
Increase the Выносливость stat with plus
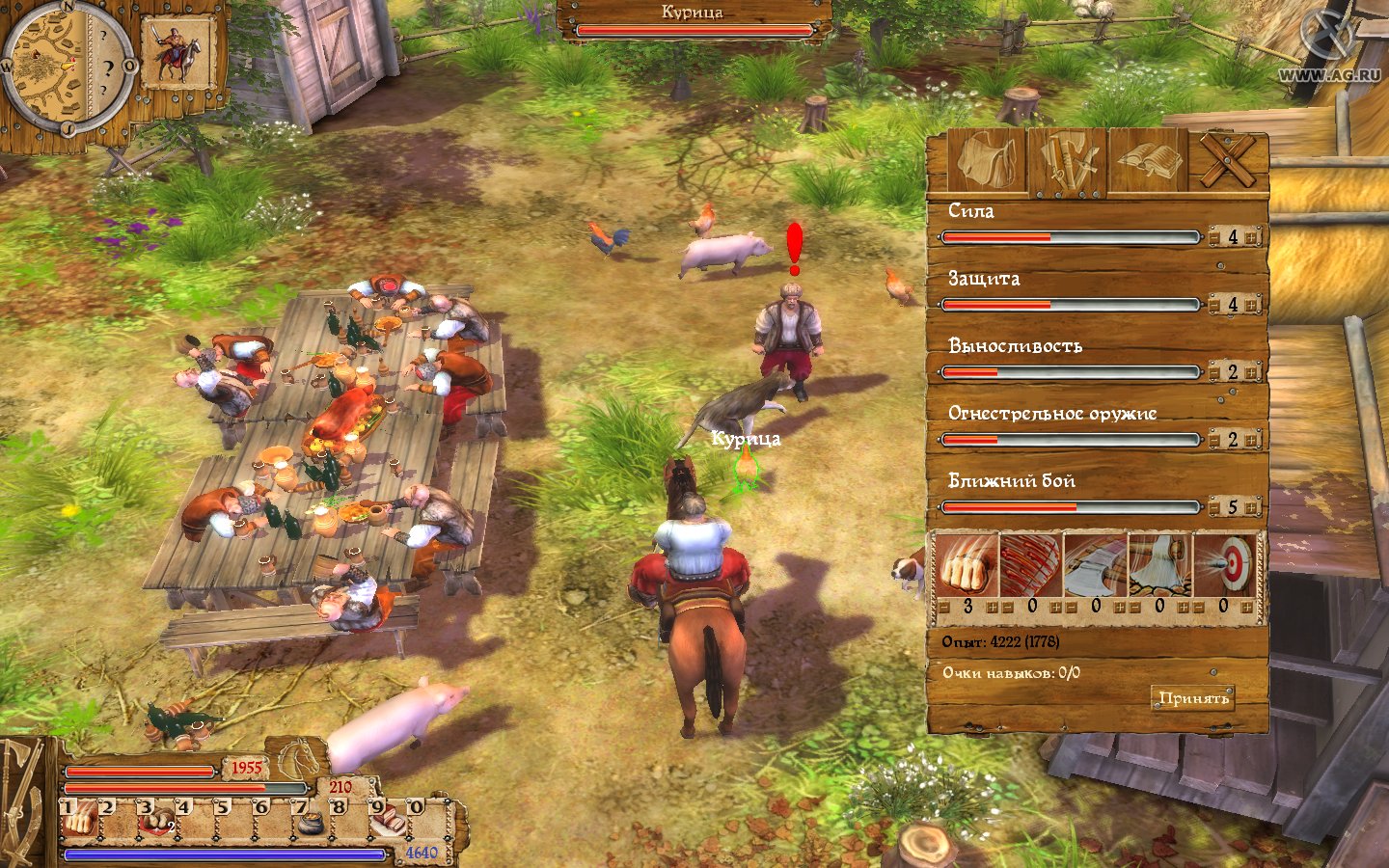tap(1251, 372)
